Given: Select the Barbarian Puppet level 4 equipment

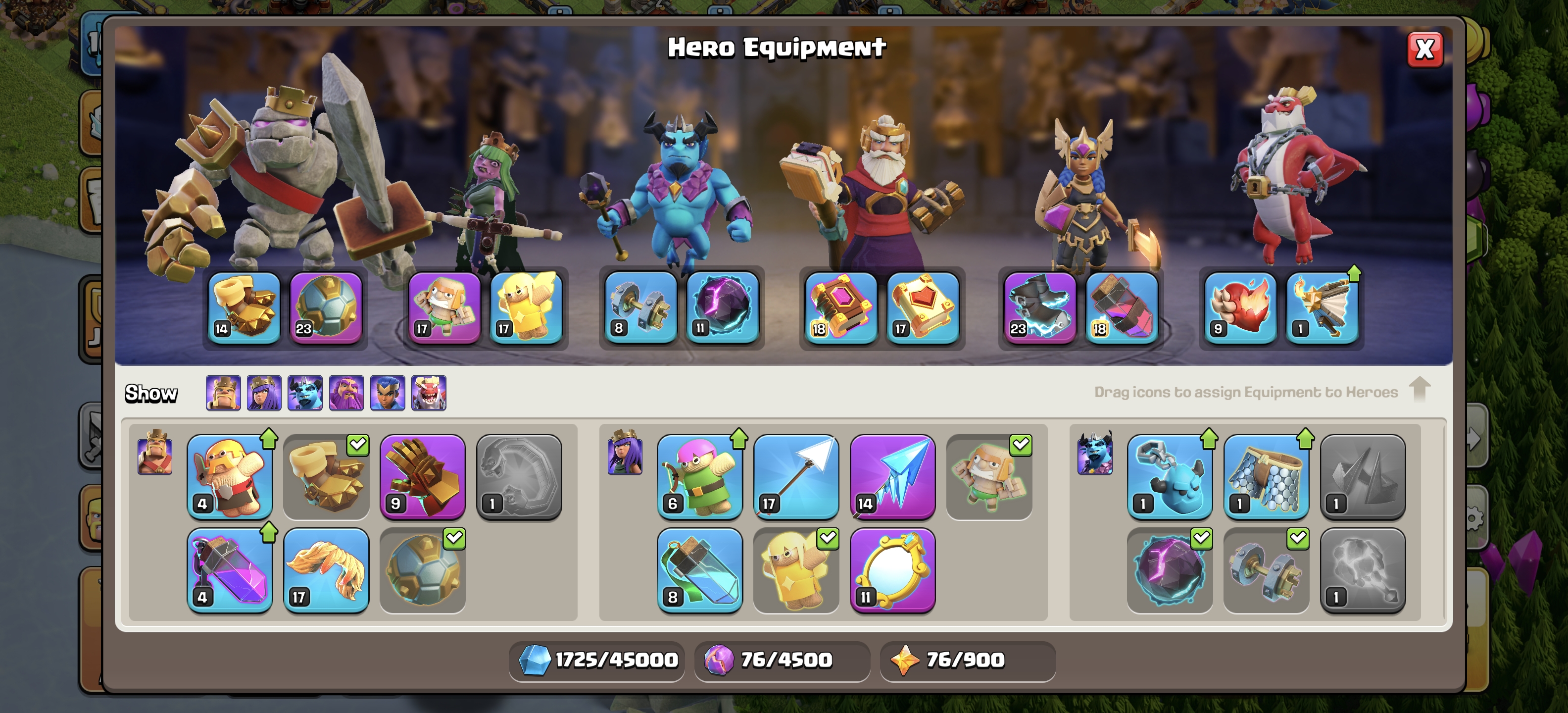Looking at the screenshot, I should [x=230, y=477].
